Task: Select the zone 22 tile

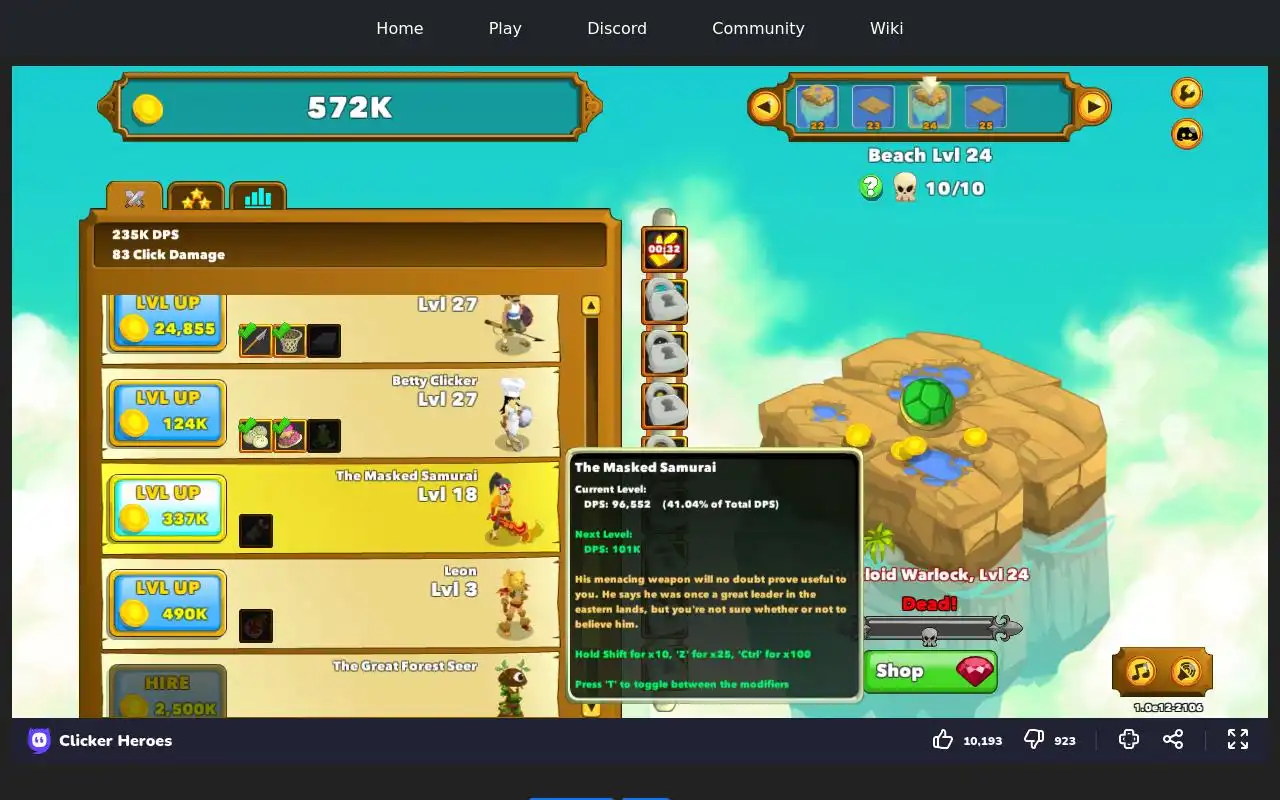Action: click(817, 106)
